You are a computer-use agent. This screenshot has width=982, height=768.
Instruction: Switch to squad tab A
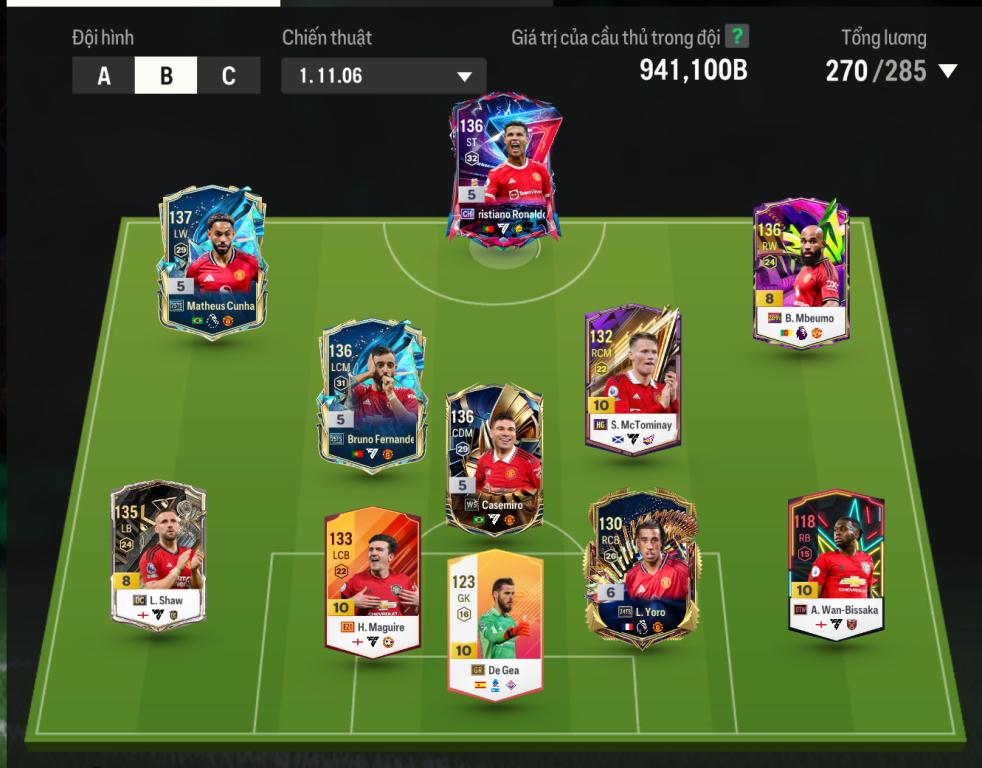104,76
